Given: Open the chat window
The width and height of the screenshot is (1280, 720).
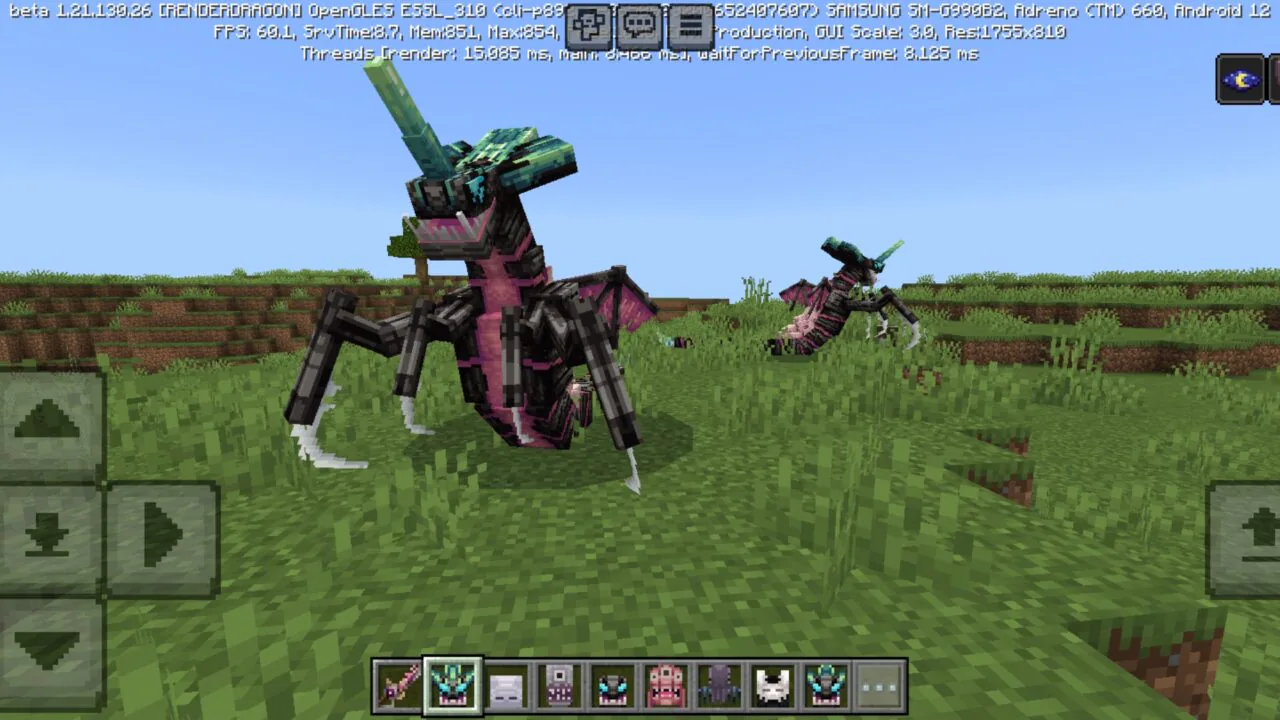Looking at the screenshot, I should click(x=637, y=26).
